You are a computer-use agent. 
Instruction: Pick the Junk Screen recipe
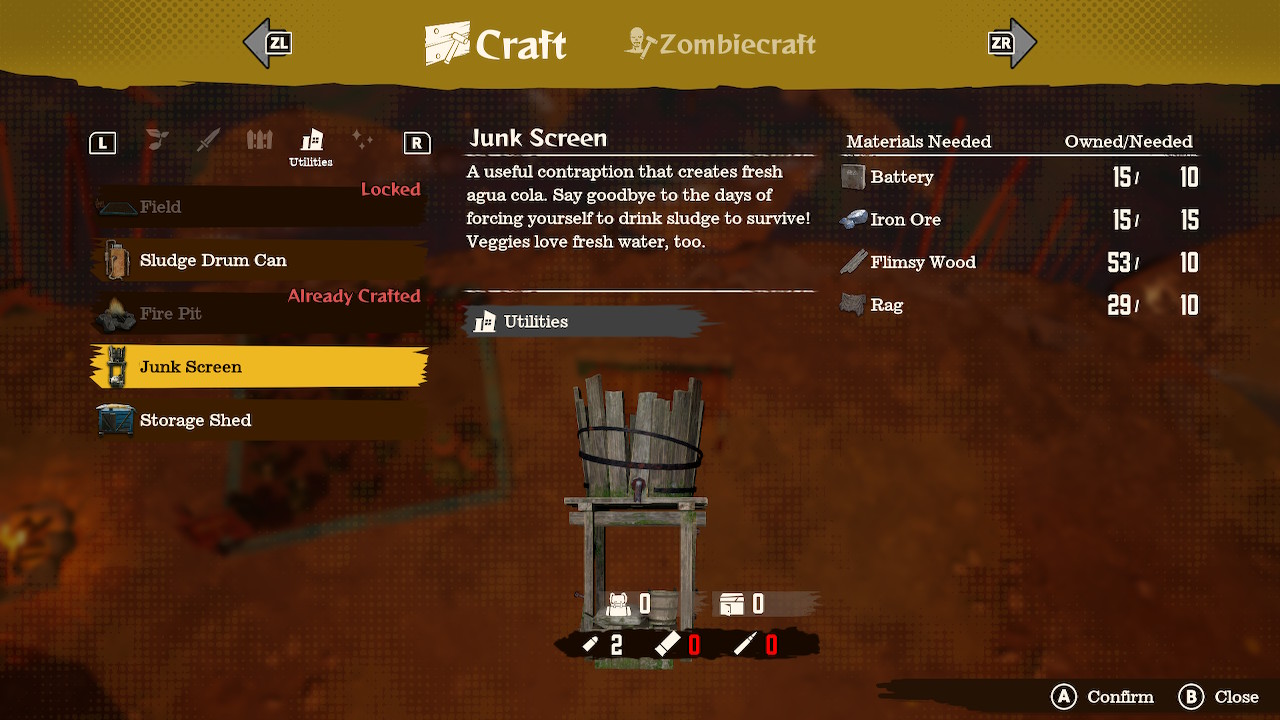(x=258, y=367)
